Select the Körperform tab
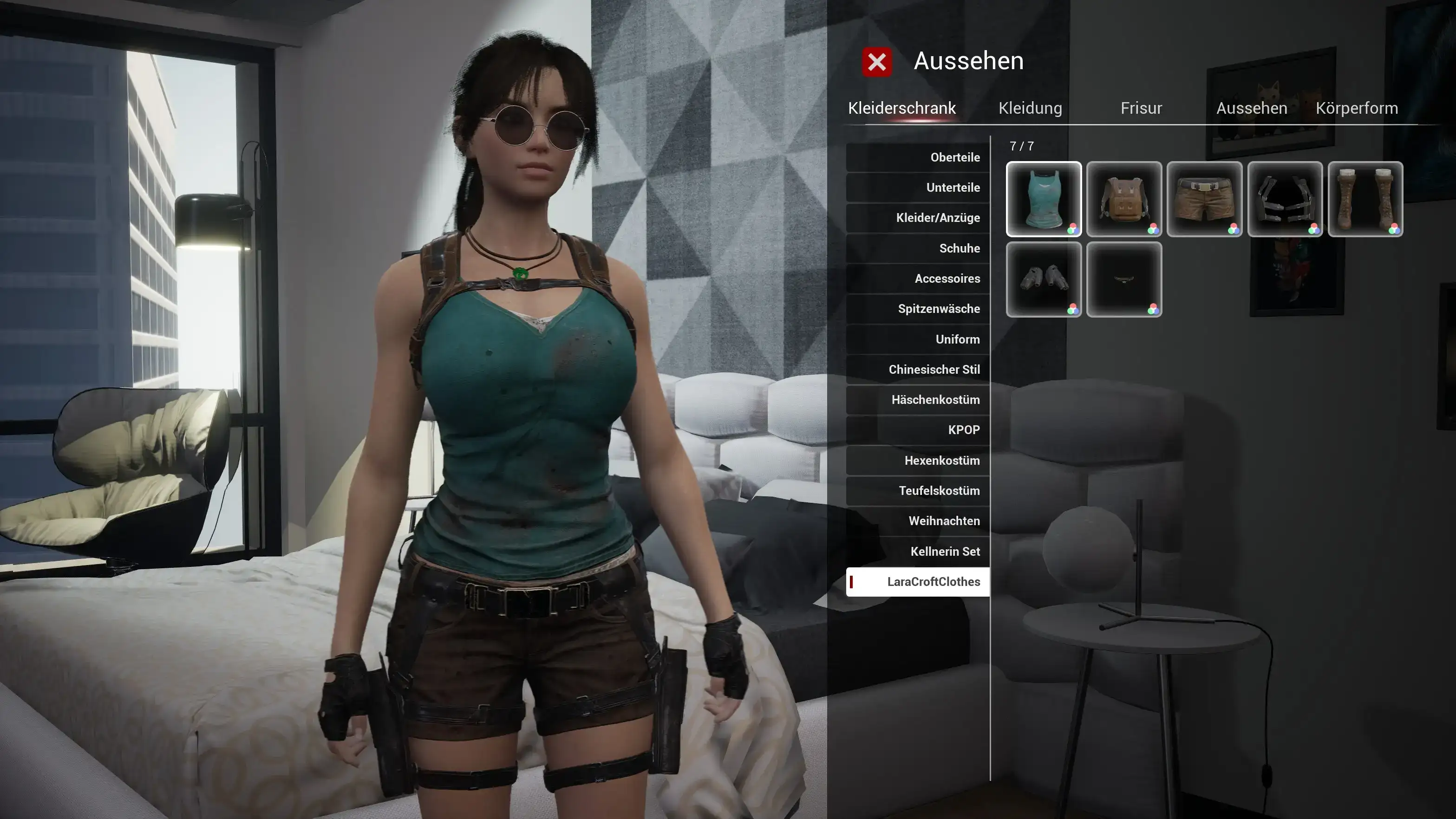This screenshot has height=819, width=1456. (1357, 108)
